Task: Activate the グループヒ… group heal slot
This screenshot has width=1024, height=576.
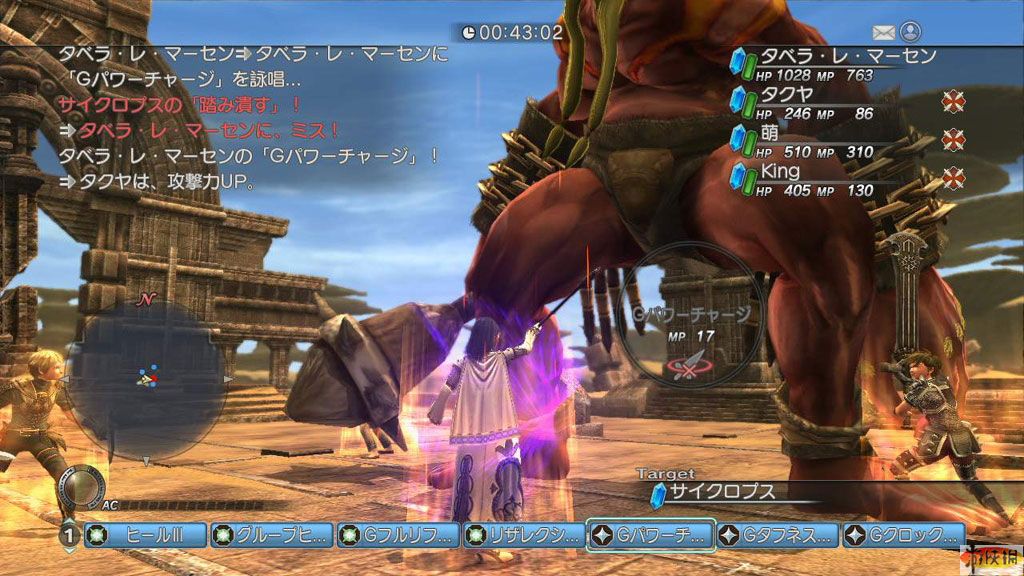Action: (271, 535)
